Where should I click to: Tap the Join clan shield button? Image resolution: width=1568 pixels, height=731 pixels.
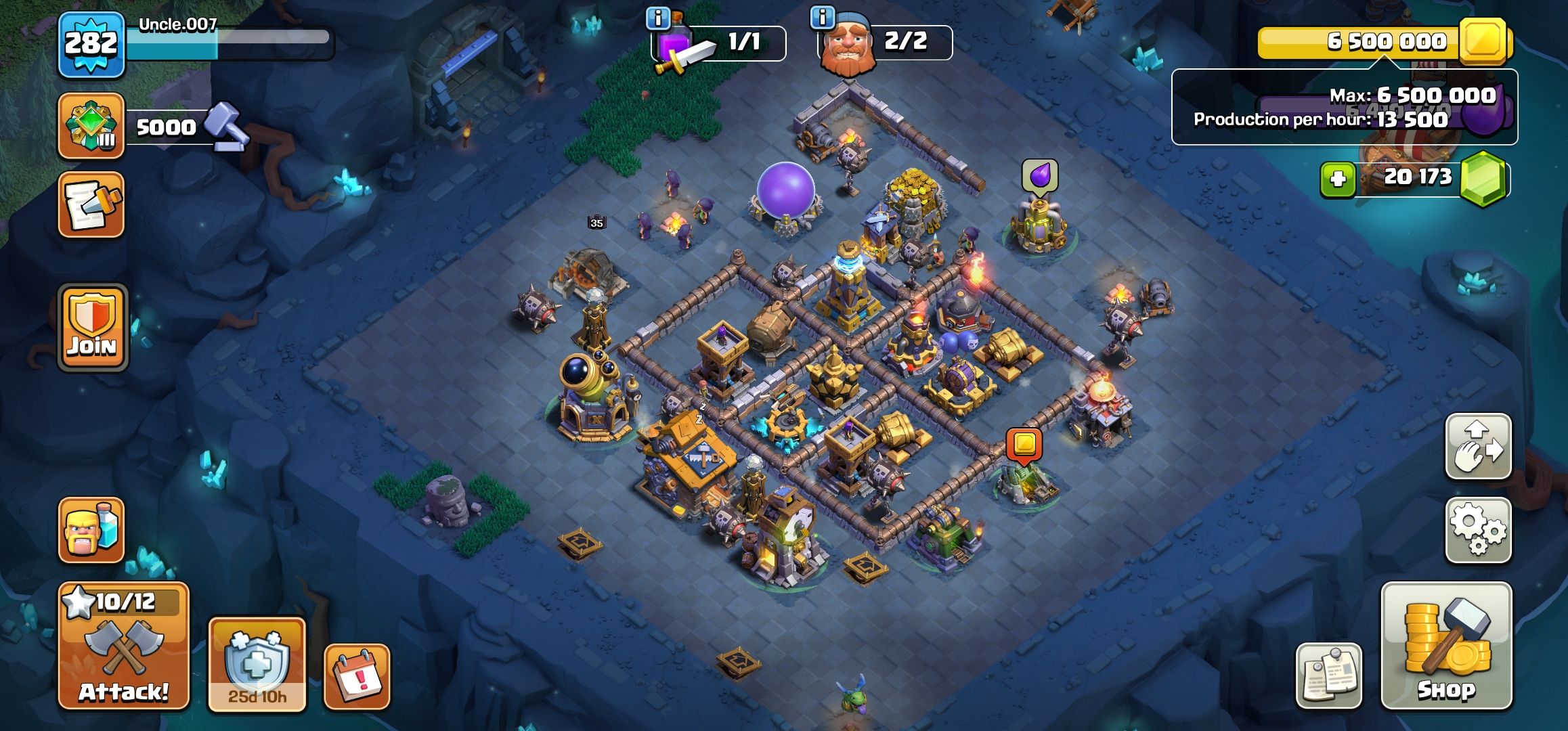tap(93, 328)
